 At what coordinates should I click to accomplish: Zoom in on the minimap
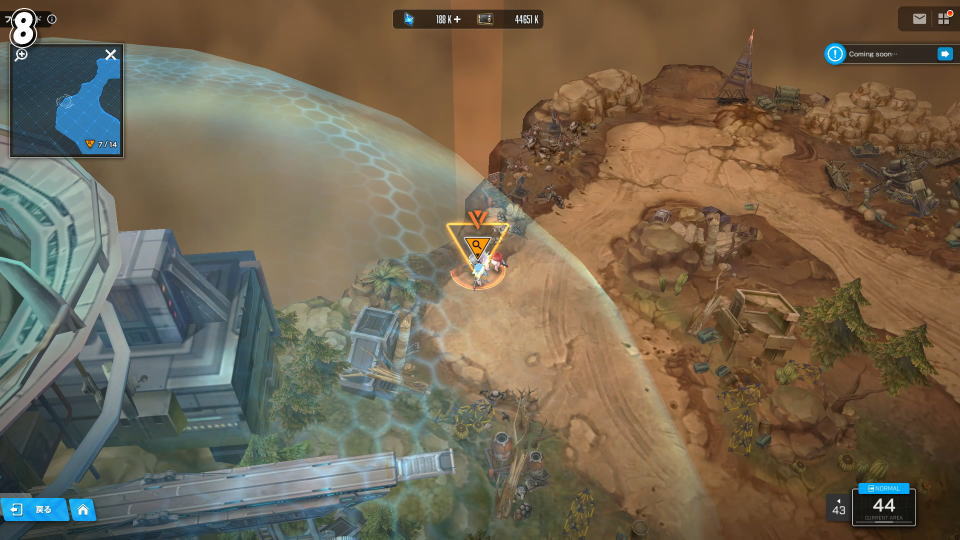21,54
